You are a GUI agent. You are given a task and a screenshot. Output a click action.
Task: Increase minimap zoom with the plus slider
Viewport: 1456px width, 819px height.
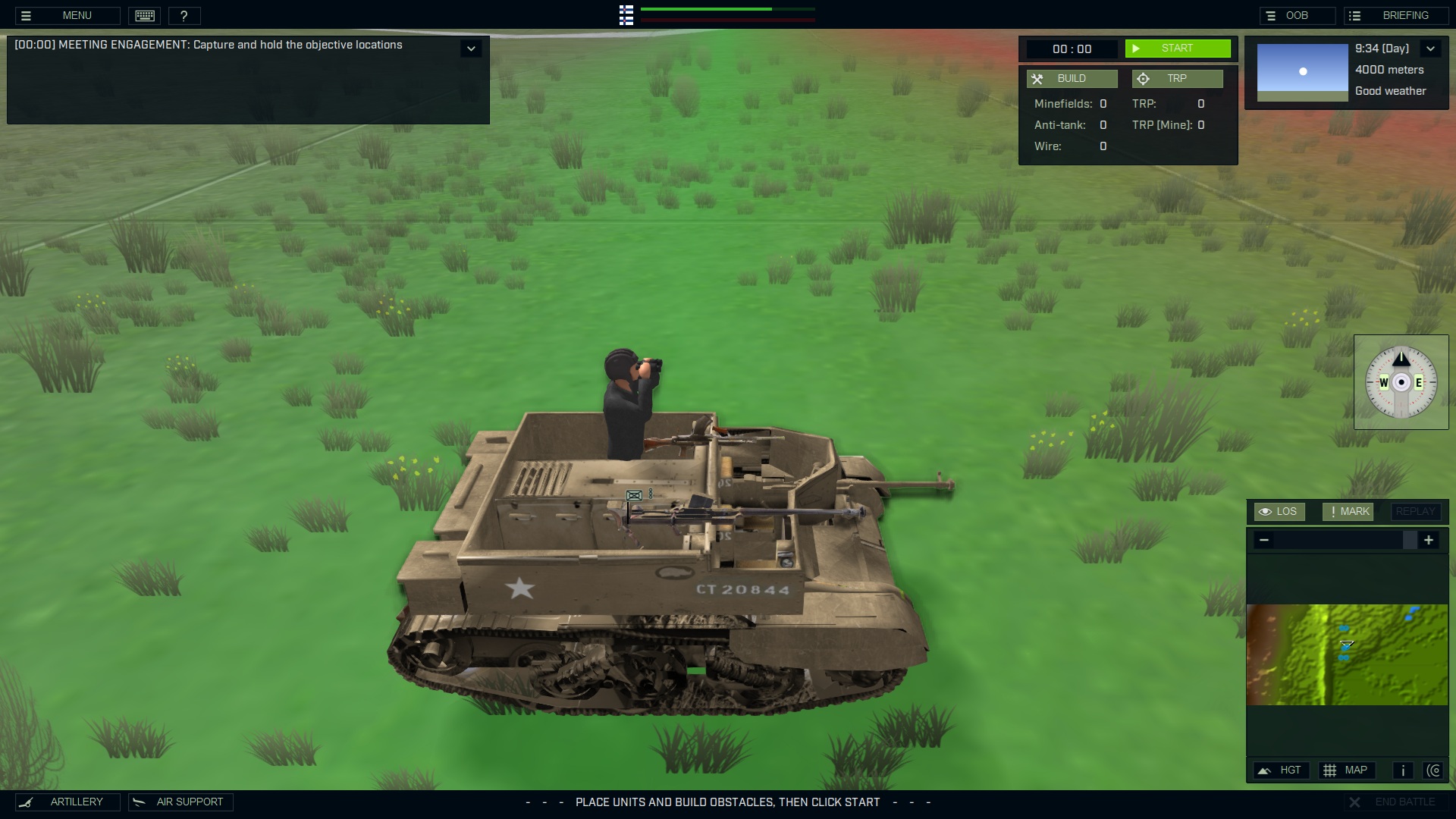[x=1429, y=540]
